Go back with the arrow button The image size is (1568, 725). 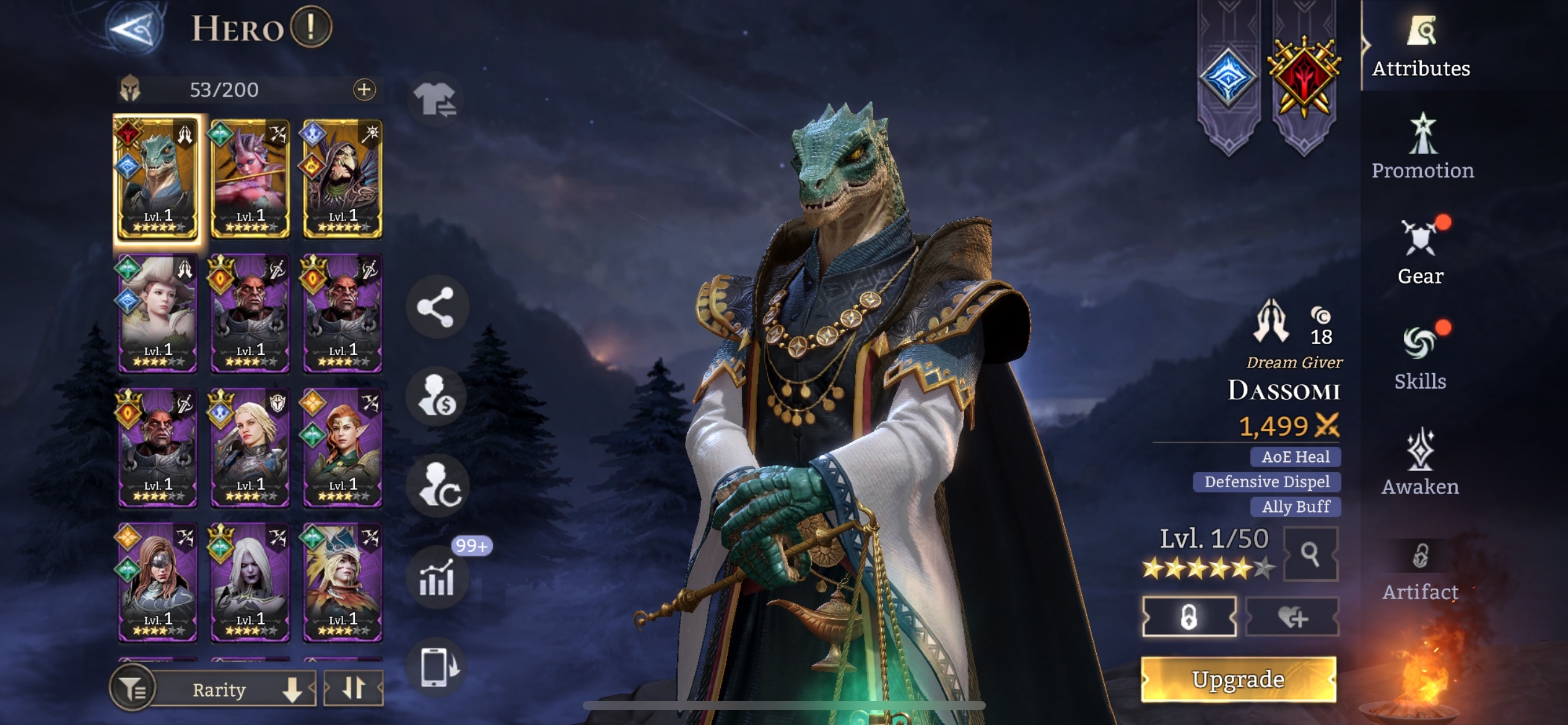tap(135, 28)
